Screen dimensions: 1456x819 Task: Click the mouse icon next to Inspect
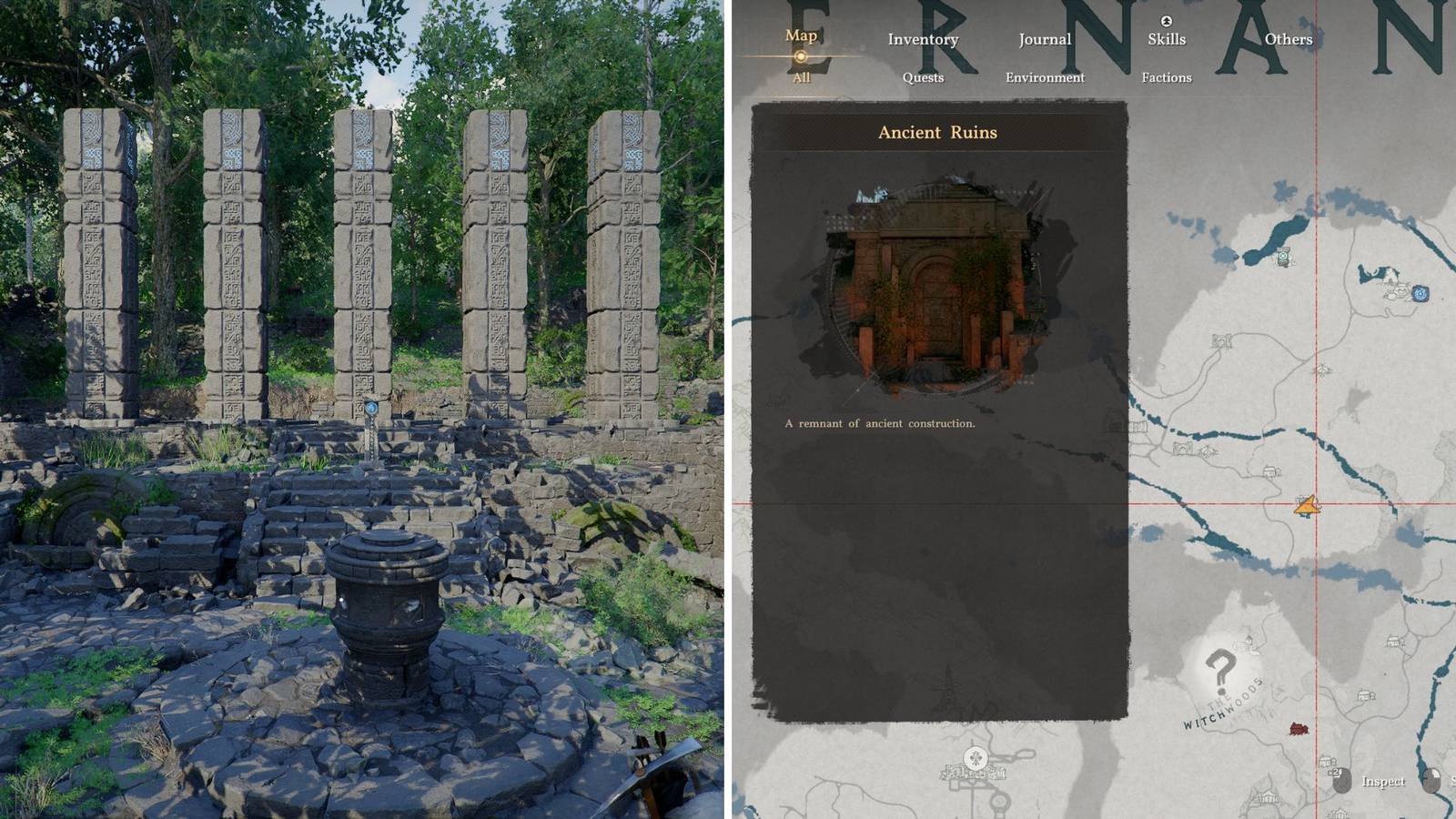tap(1343, 781)
